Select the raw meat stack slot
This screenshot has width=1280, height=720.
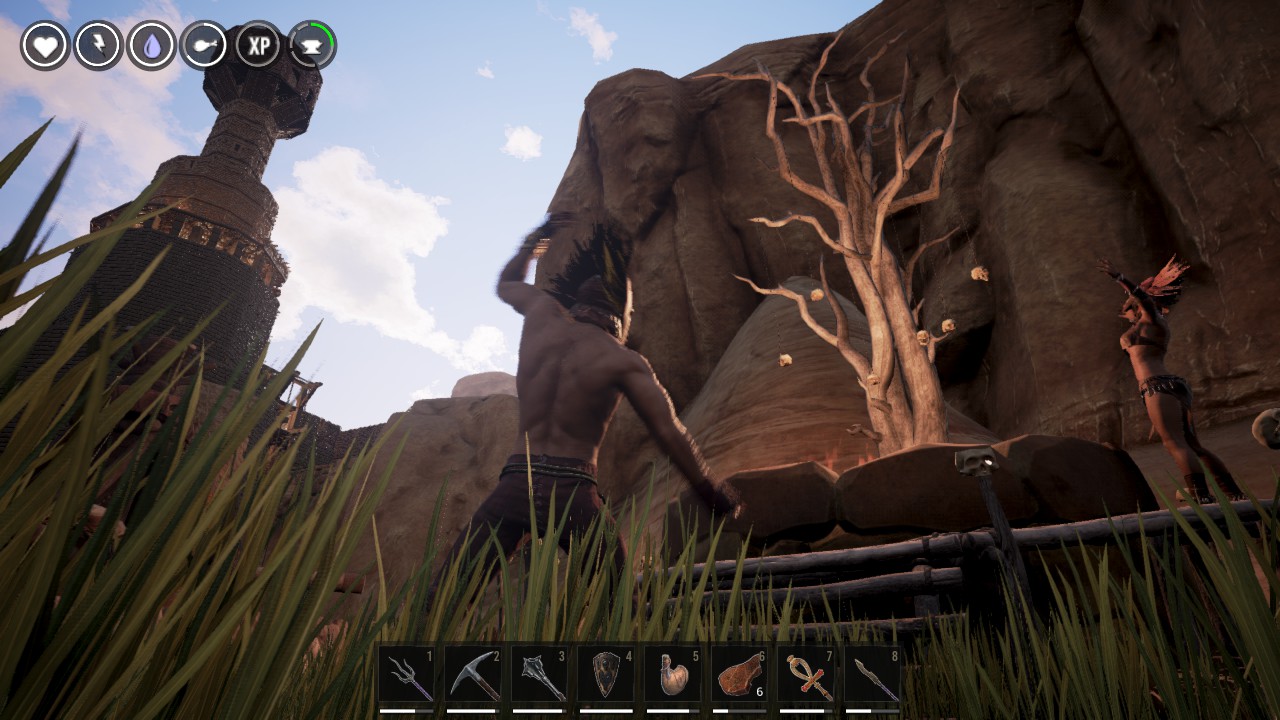pos(740,677)
